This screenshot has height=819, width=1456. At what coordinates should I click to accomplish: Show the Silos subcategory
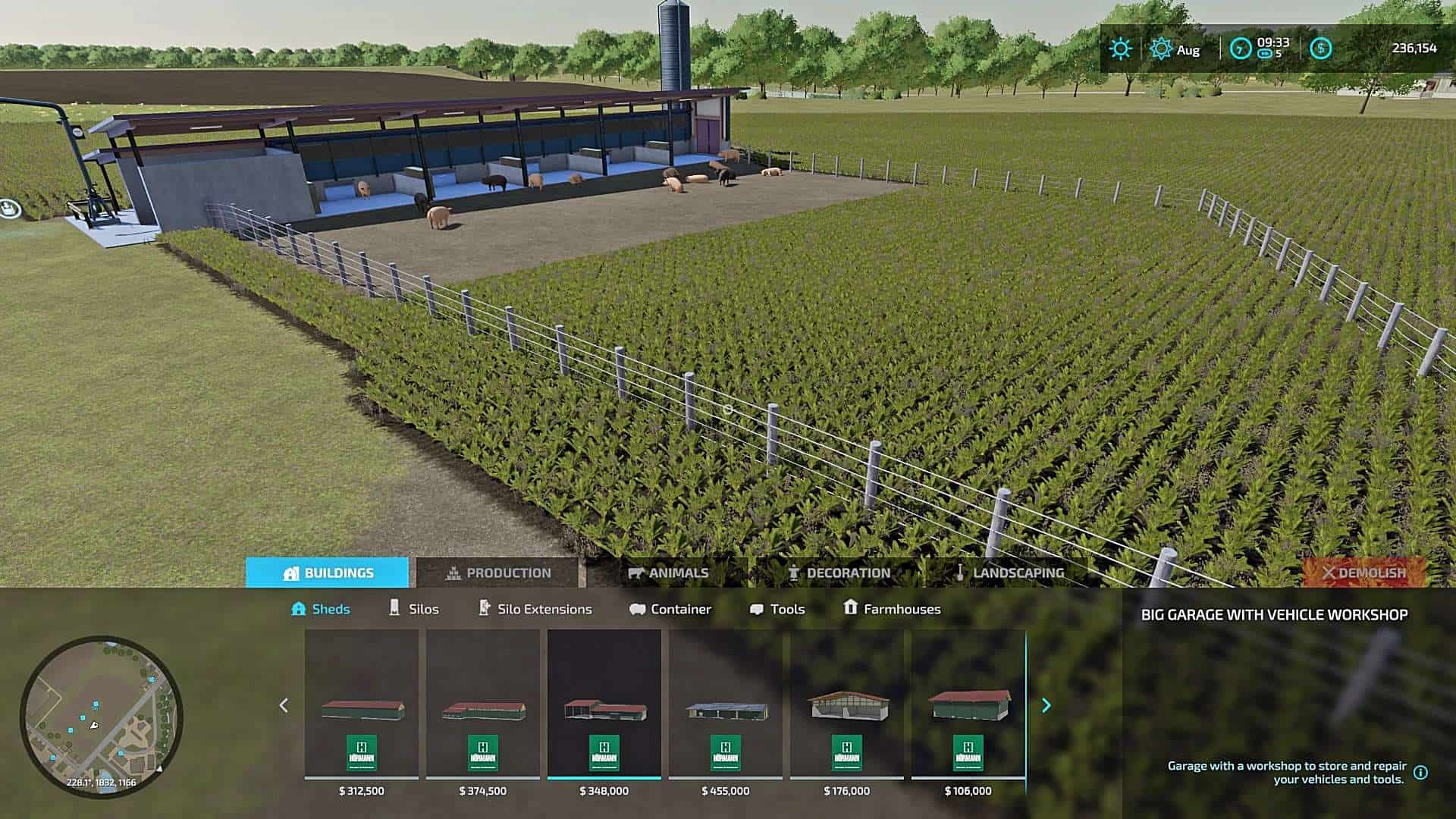[413, 609]
